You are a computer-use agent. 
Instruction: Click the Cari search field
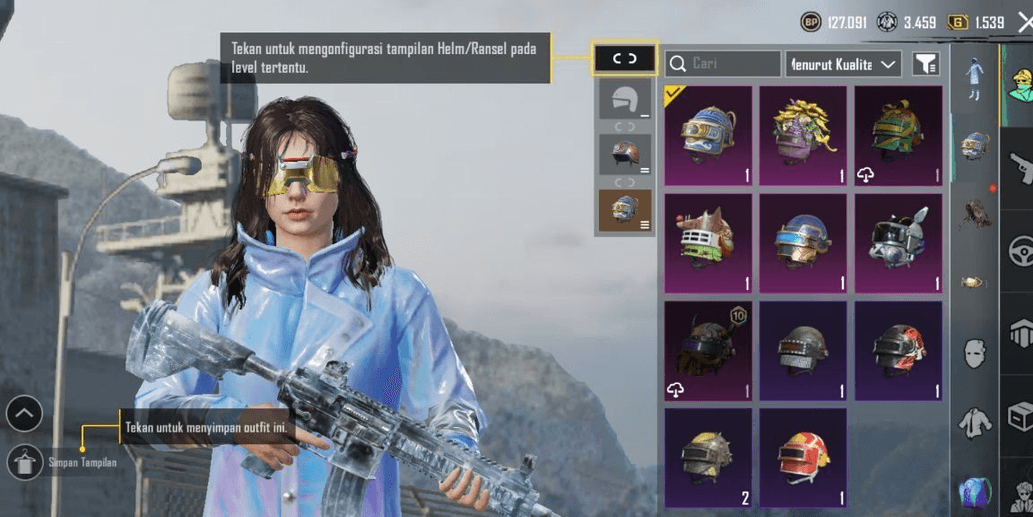click(723, 64)
